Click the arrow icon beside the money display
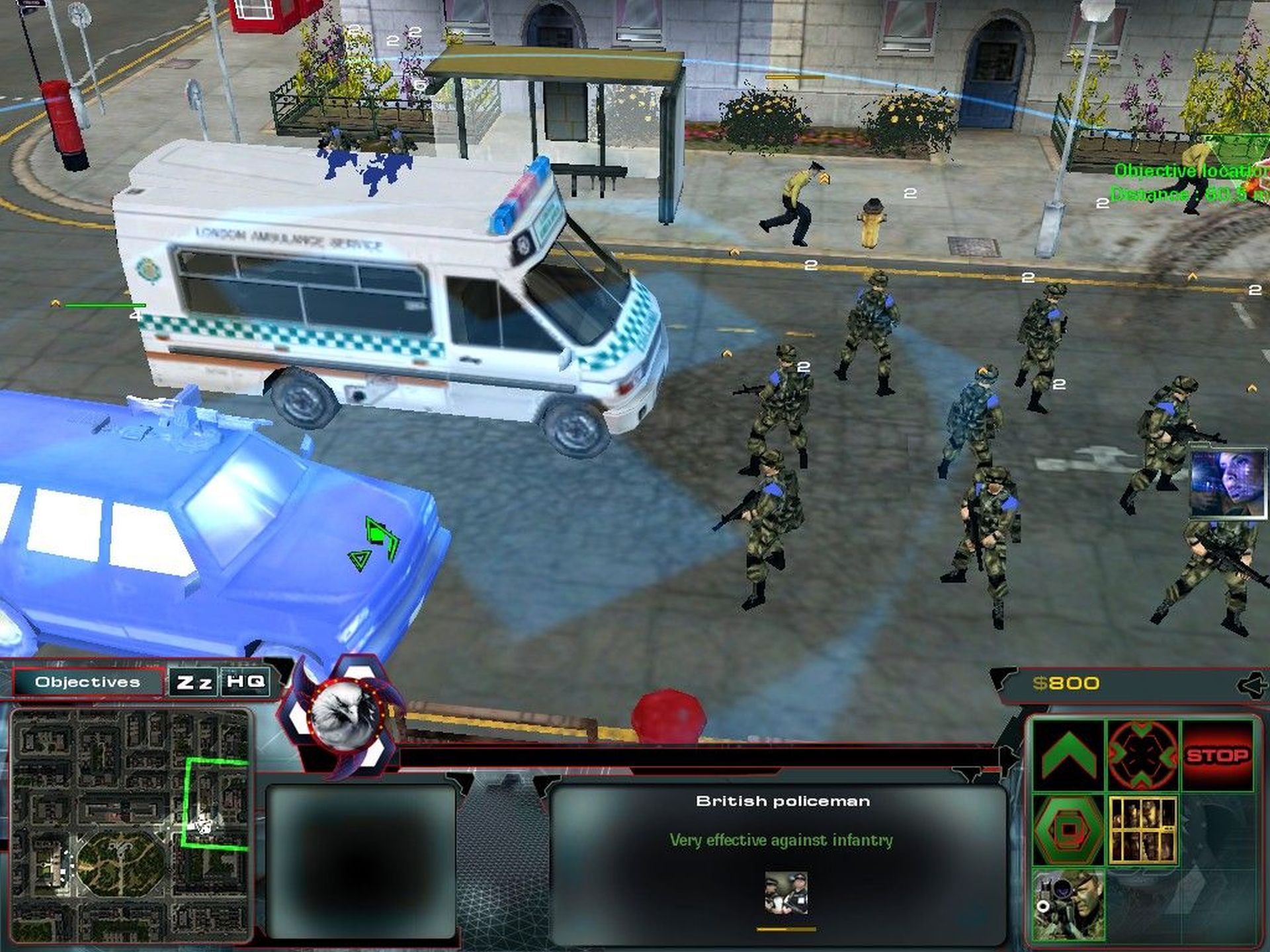 click(x=1251, y=685)
